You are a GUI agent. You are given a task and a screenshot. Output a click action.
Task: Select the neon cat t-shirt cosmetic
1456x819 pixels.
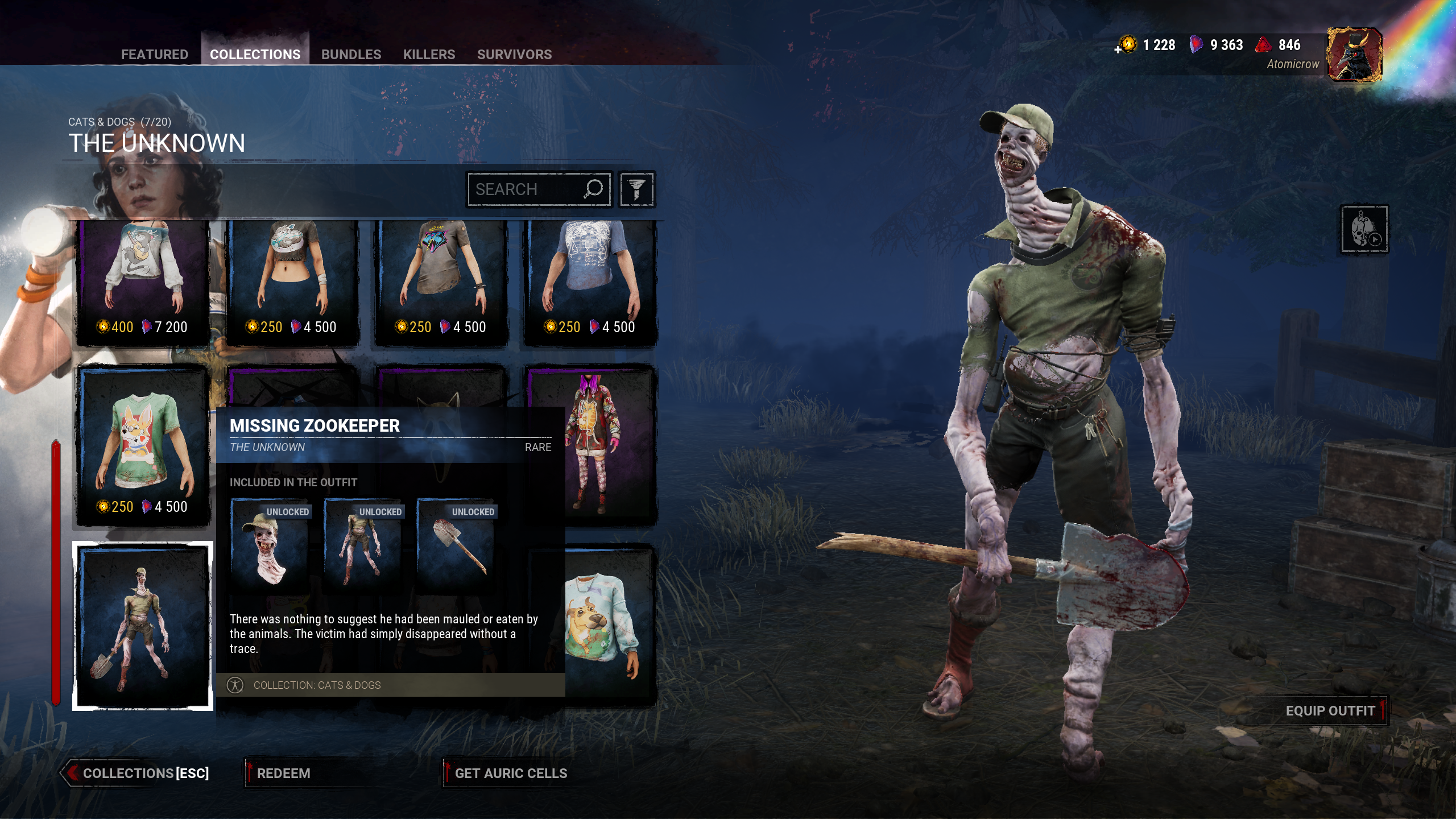pyautogui.click(x=441, y=282)
